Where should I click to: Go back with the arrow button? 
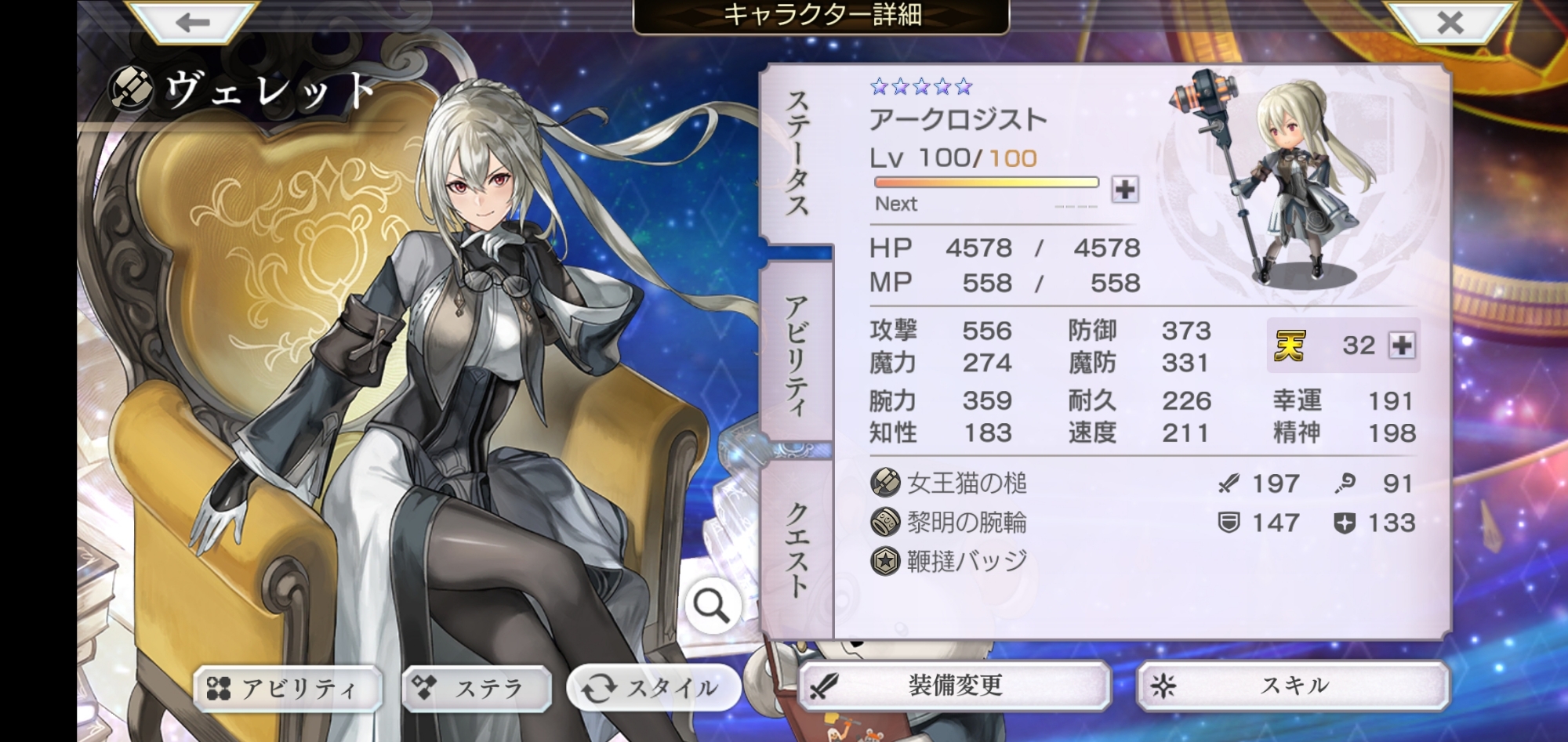tap(193, 22)
